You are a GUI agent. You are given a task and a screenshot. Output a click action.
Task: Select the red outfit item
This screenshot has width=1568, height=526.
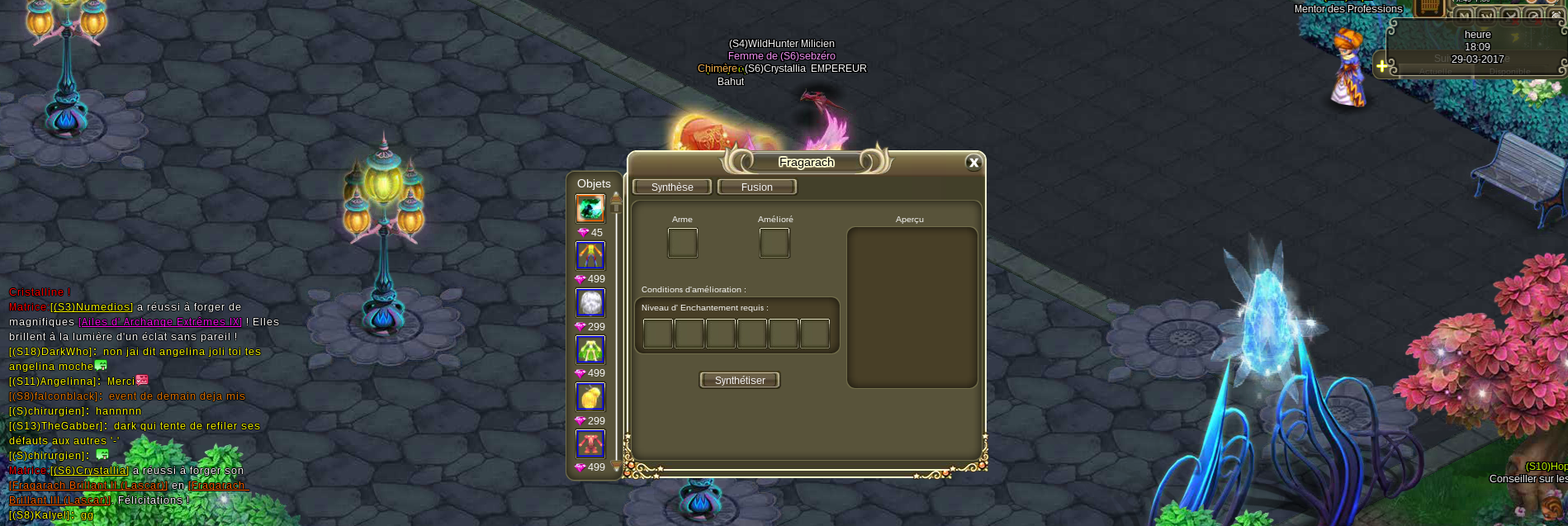[590, 444]
